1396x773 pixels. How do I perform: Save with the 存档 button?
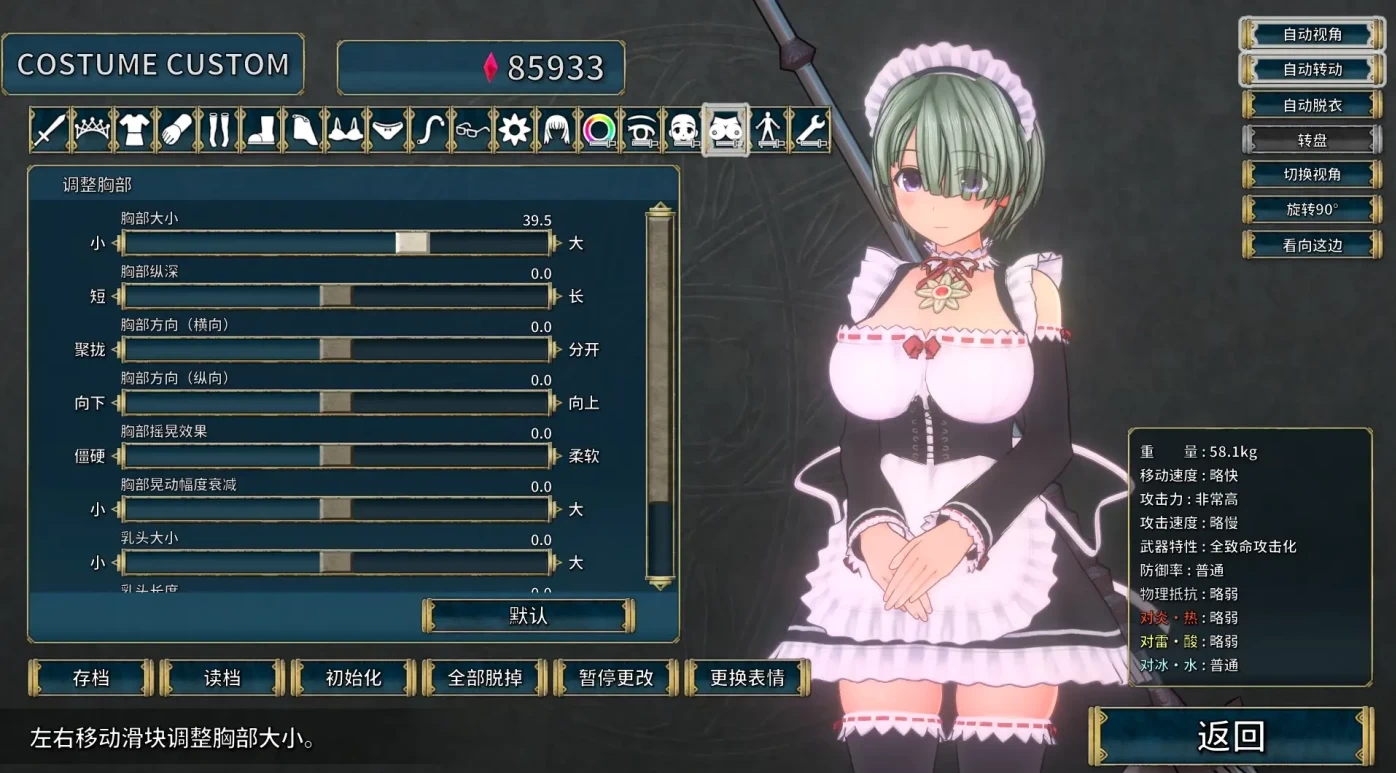point(91,678)
